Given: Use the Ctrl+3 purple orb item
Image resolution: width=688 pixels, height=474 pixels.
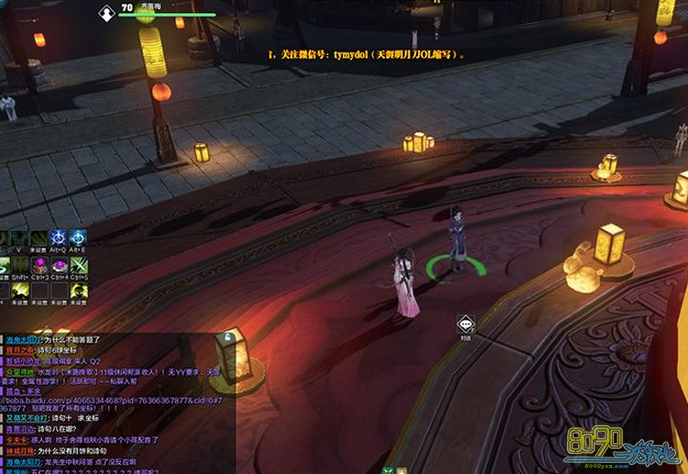Looking at the screenshot, I should tap(40, 265).
